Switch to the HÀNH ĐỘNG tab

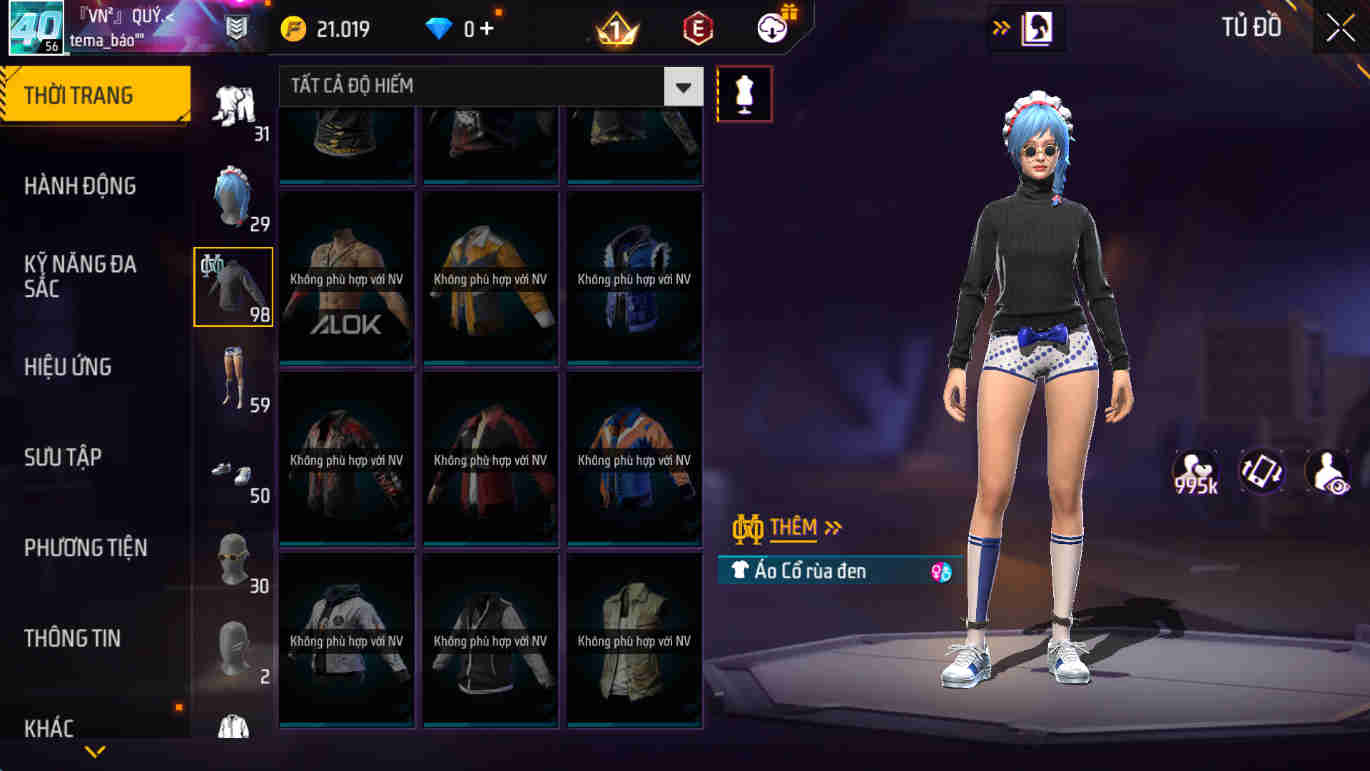click(x=85, y=185)
